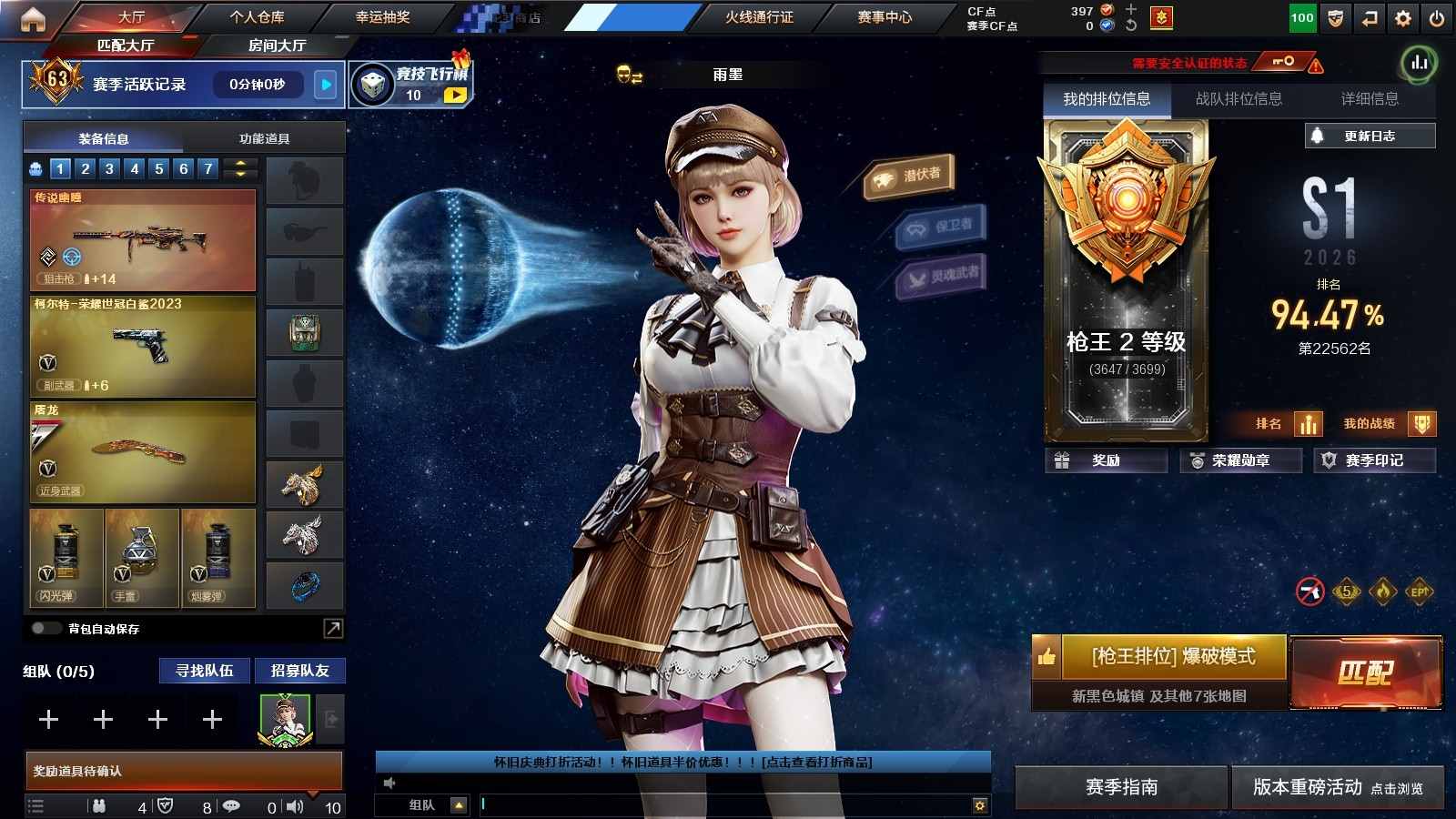Open the 个人仓库 menu
The height and width of the screenshot is (819, 1456).
[x=257, y=16]
